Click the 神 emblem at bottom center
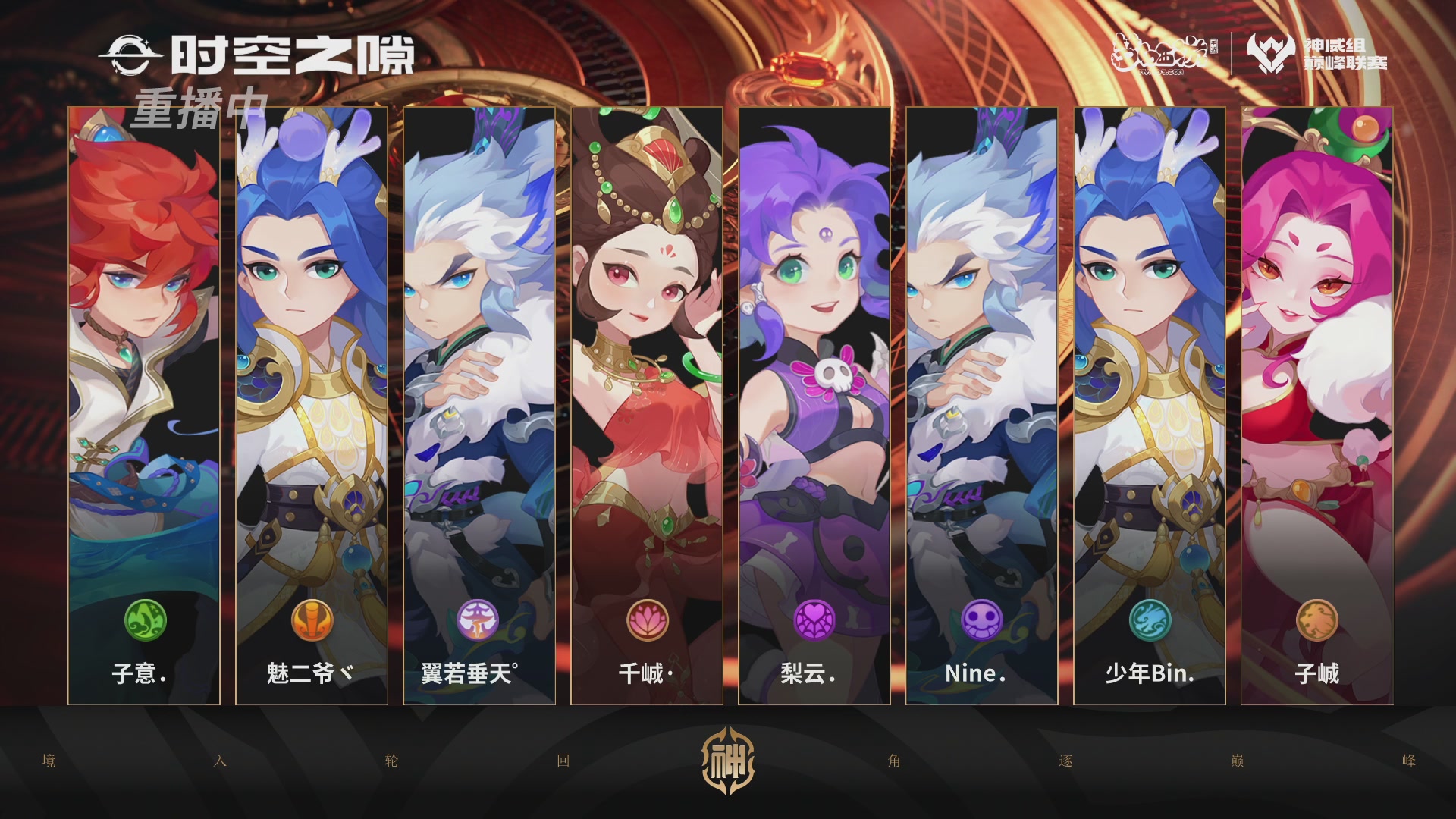The height and width of the screenshot is (819, 1456). (x=730, y=761)
